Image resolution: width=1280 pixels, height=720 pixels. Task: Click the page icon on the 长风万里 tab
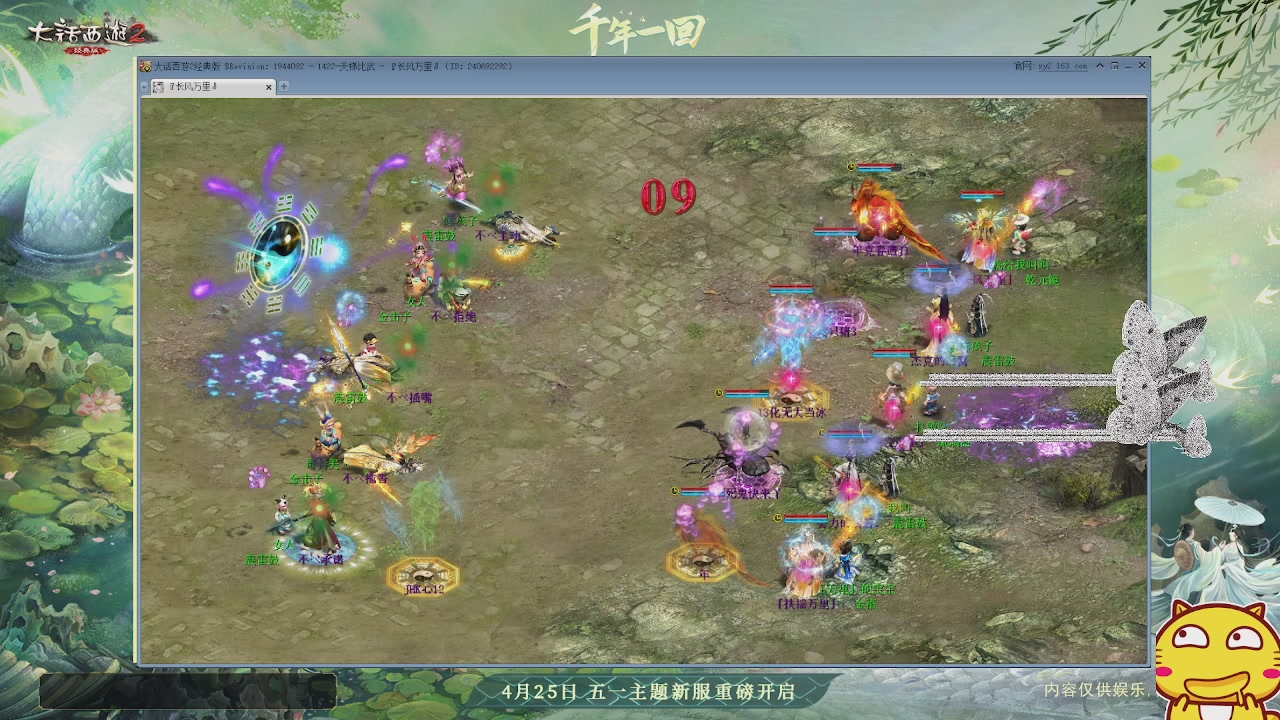click(x=157, y=87)
